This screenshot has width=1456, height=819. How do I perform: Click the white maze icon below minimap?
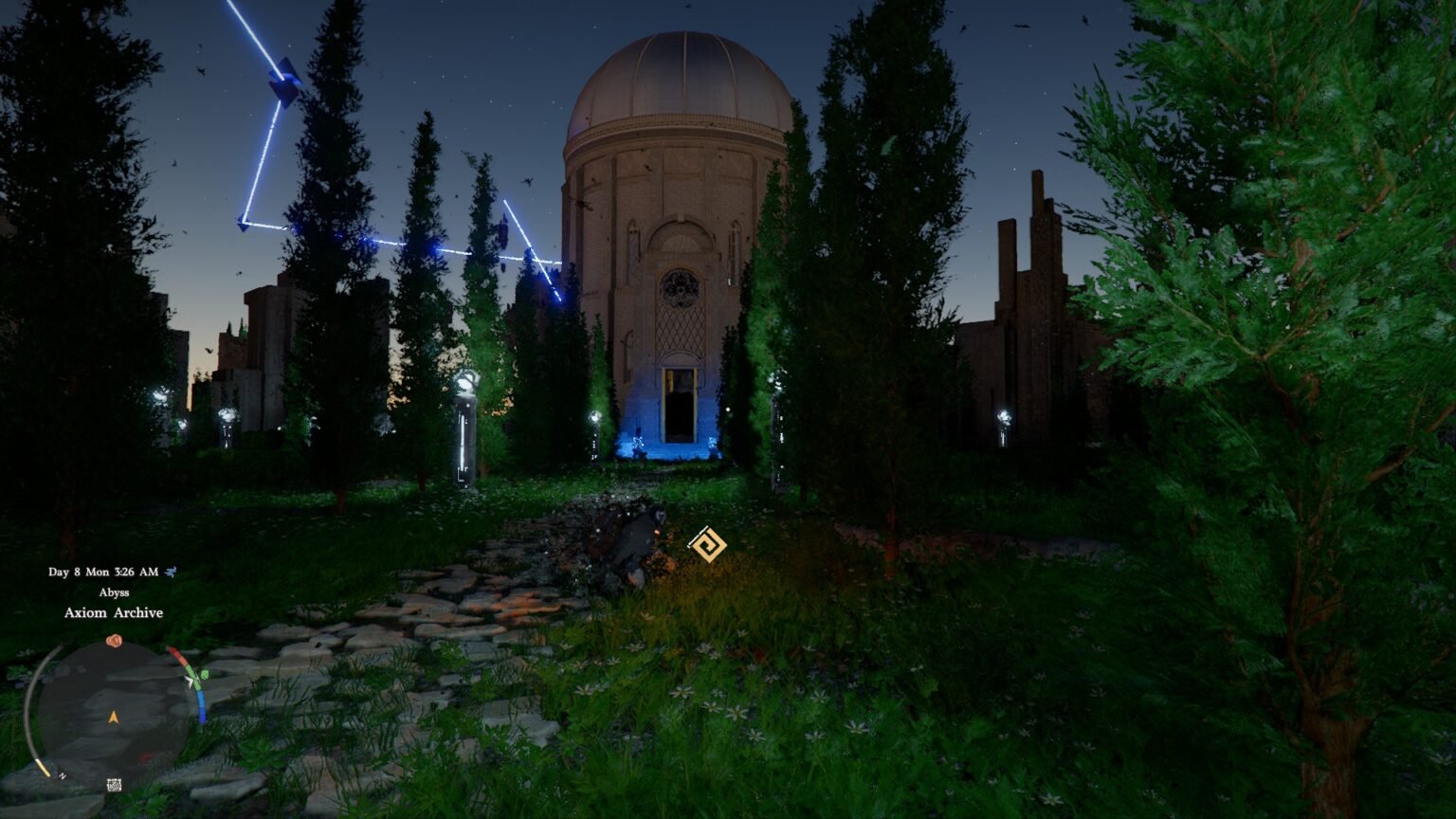click(114, 785)
